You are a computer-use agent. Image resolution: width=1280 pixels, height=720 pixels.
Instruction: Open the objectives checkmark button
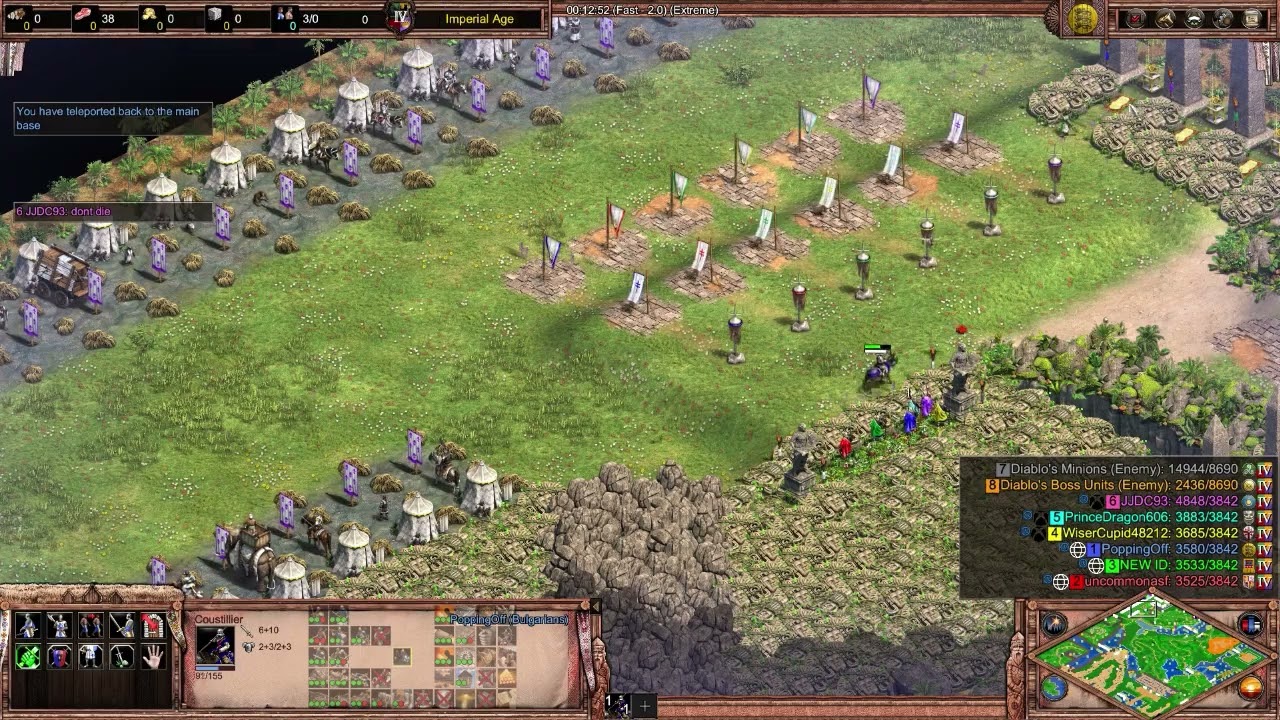coord(1135,18)
